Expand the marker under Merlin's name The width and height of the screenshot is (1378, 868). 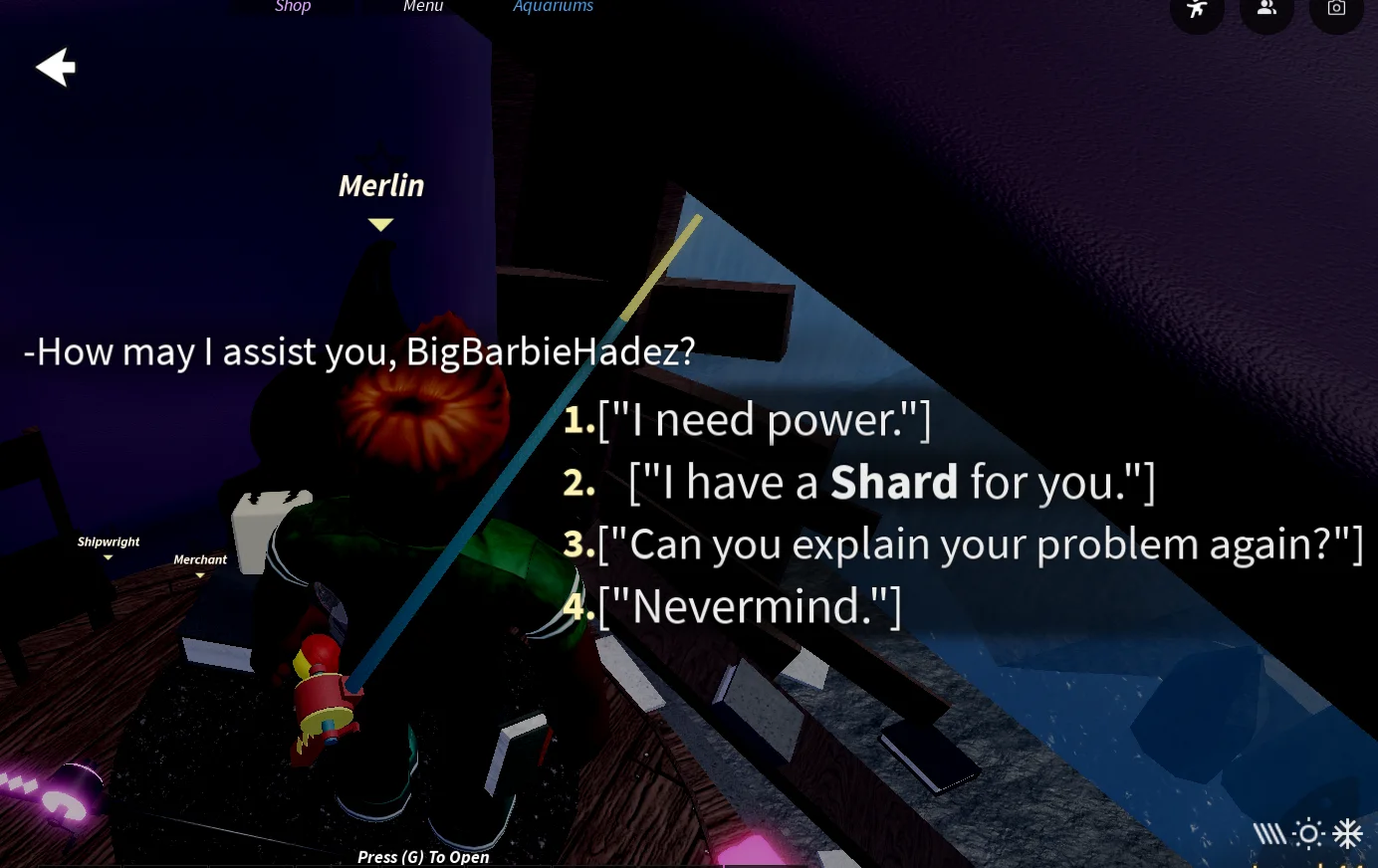[380, 225]
